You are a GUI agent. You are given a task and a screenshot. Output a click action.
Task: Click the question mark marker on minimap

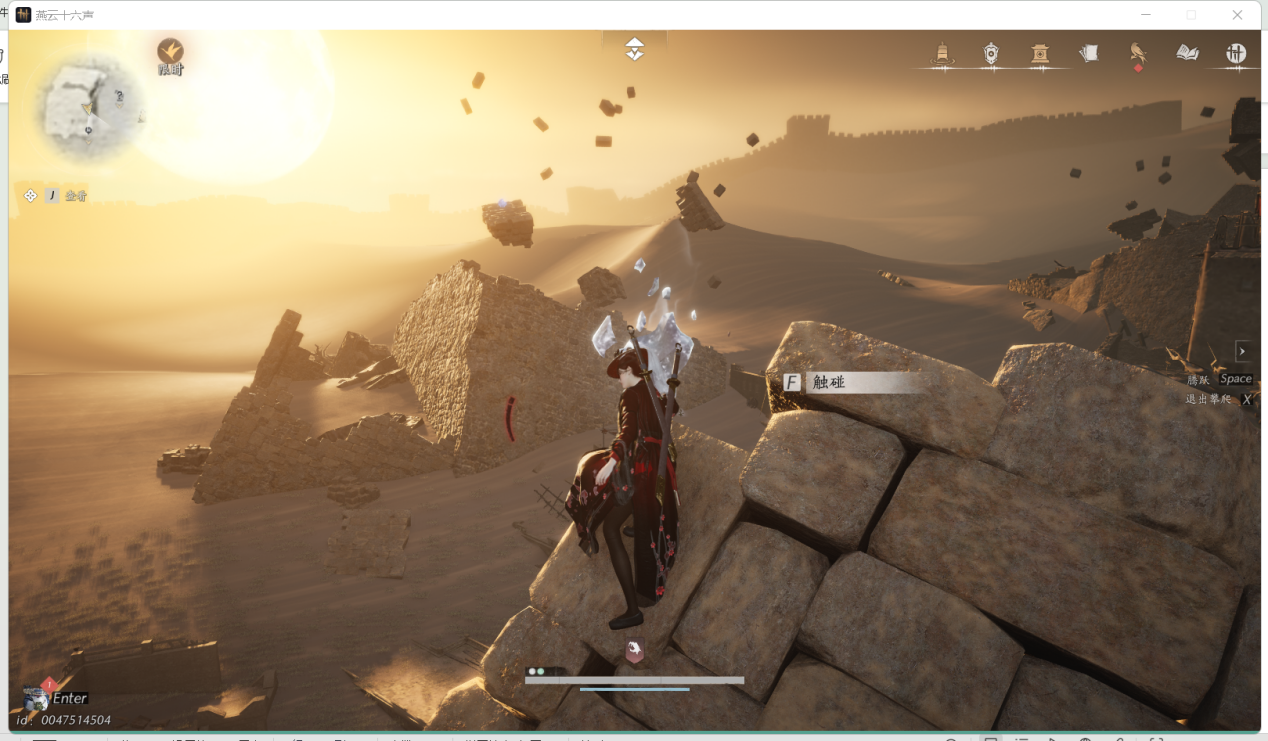coord(119,97)
